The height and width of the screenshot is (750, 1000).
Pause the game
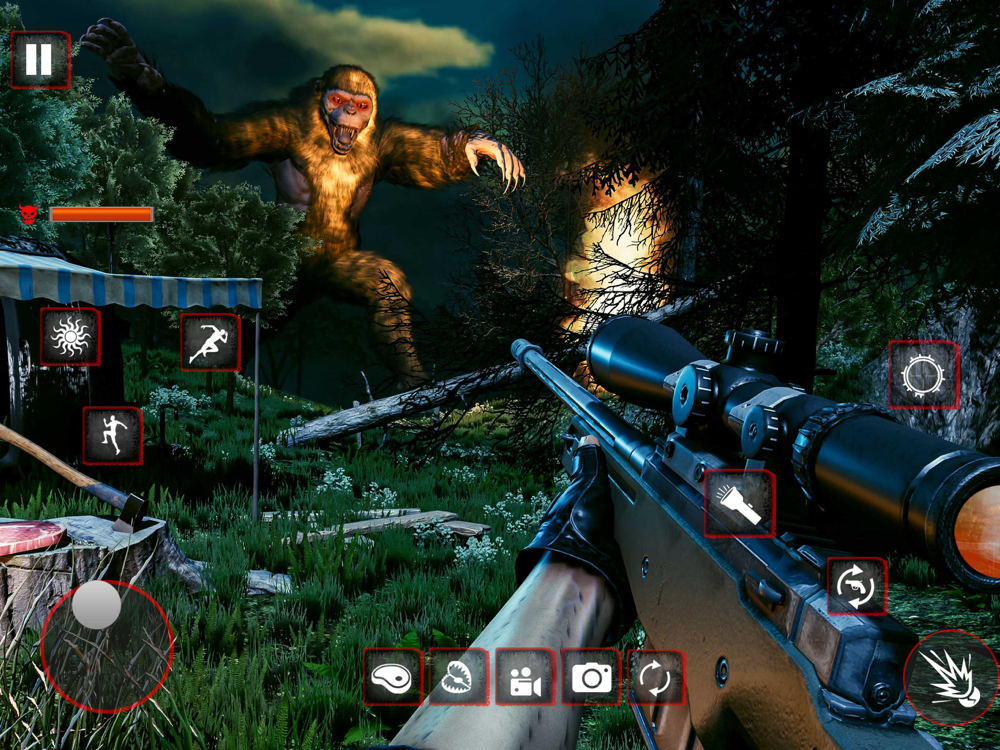pyautogui.click(x=40, y=60)
